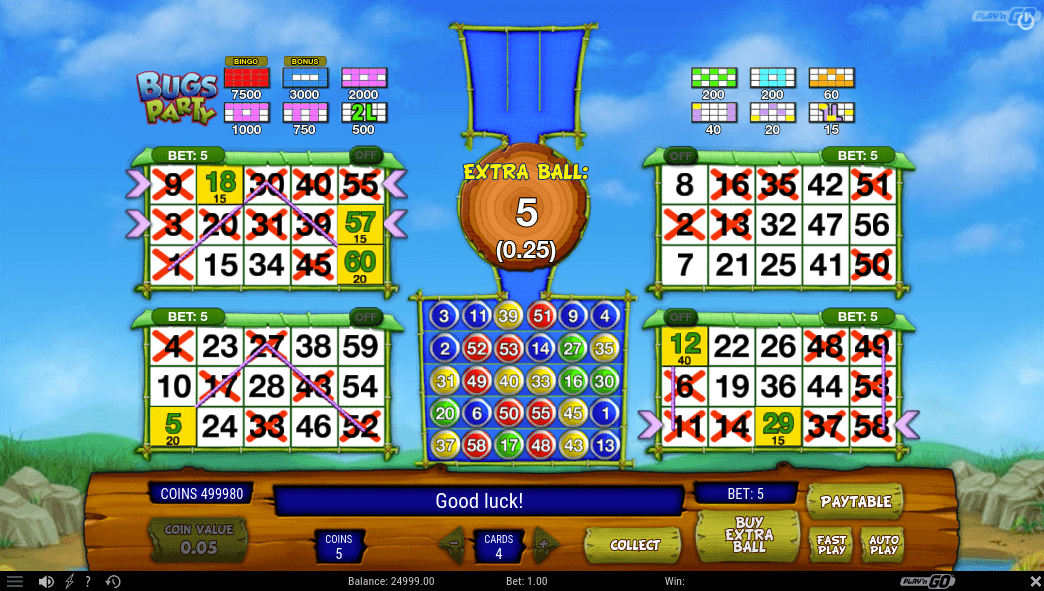Viewport: 1044px width, 591px height.
Task: Close the game with the X icon
Action: coord(1035,581)
